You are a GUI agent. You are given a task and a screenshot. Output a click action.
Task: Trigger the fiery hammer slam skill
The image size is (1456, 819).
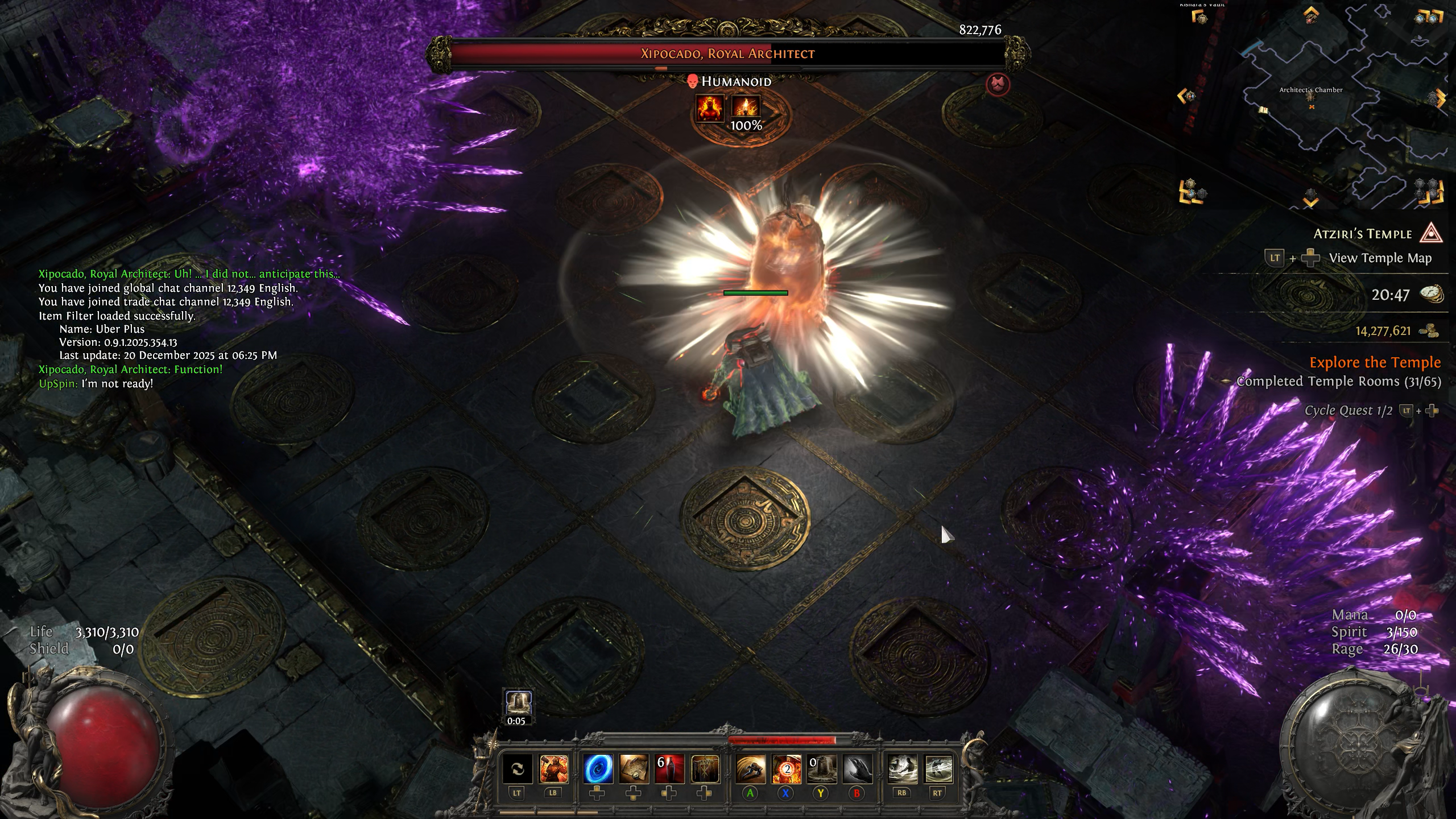786,769
